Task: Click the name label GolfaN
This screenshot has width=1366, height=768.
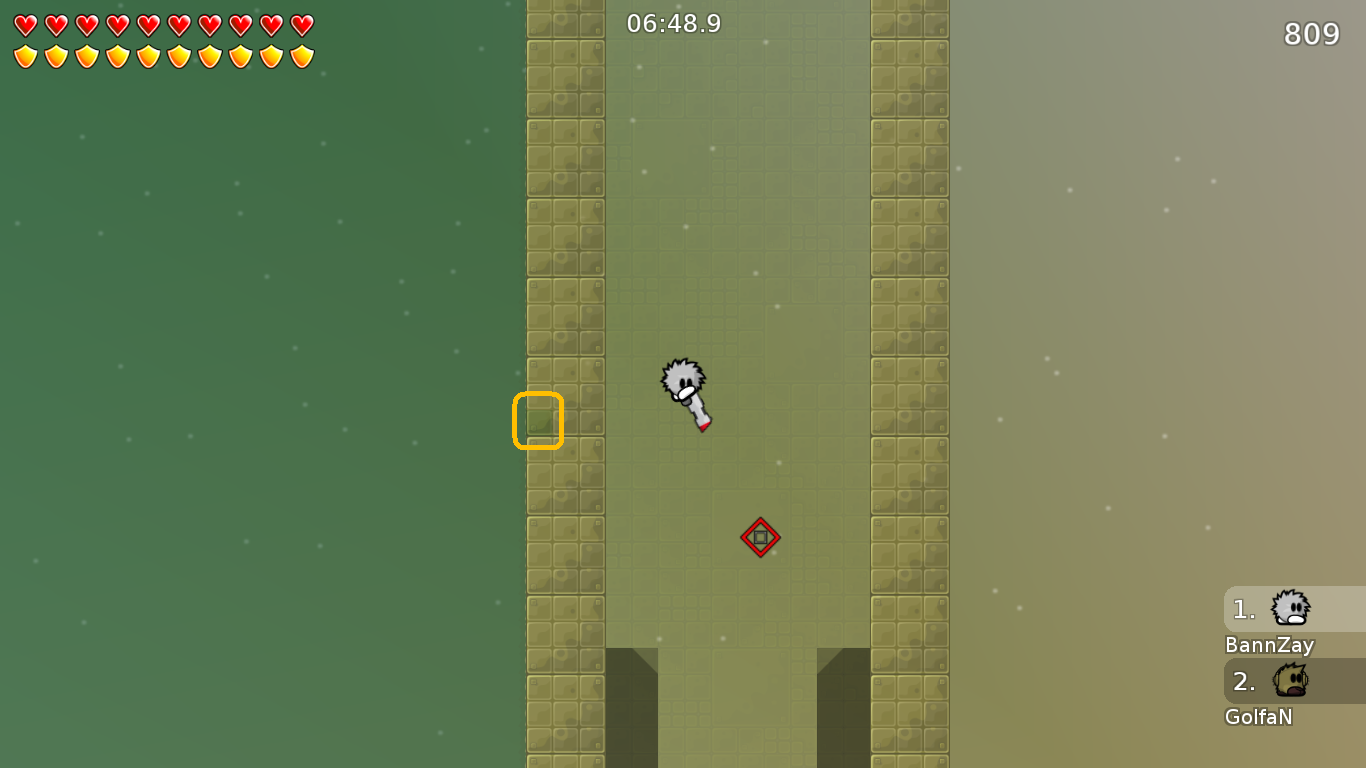Action: [1258, 717]
